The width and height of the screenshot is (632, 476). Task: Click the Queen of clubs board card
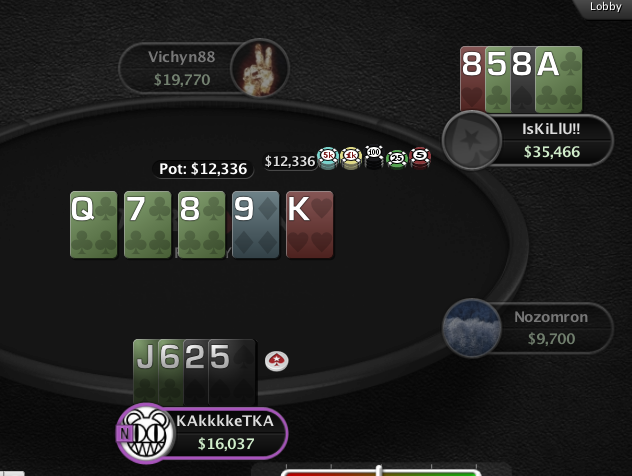coord(94,225)
